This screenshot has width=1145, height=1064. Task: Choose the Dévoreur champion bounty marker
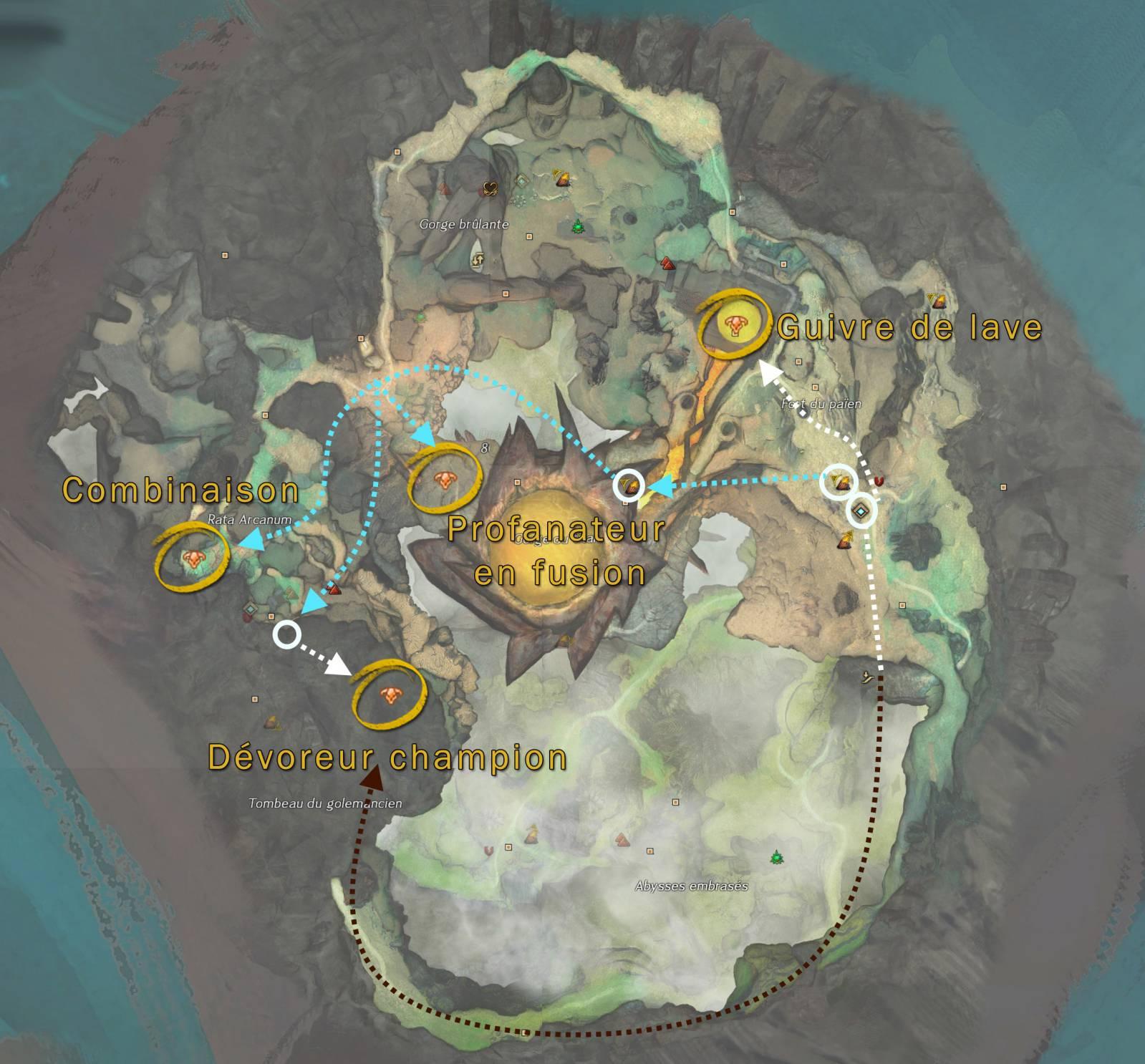click(390, 693)
